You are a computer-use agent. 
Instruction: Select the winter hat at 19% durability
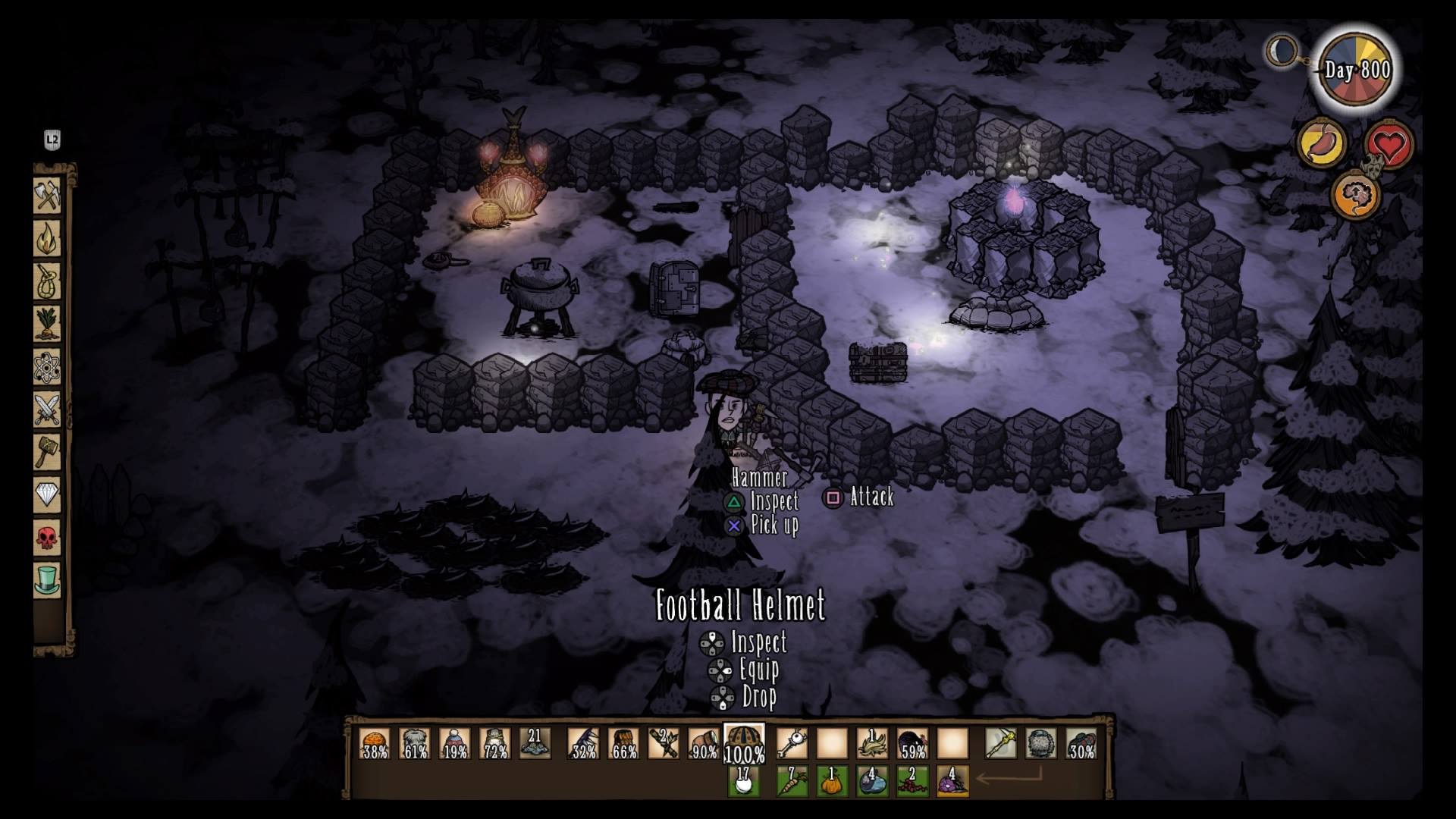pyautogui.click(x=455, y=743)
